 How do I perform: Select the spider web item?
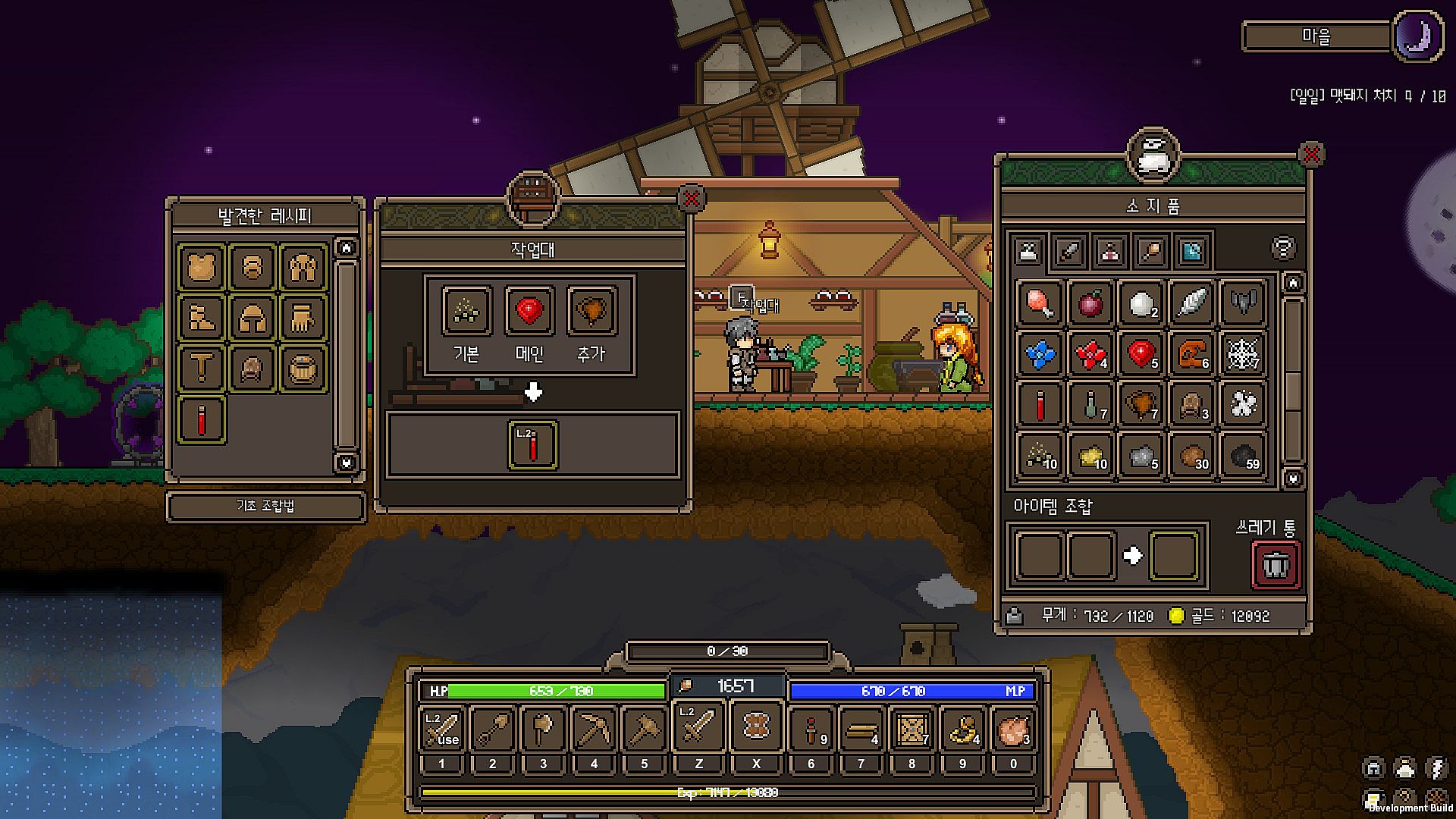(x=1243, y=353)
